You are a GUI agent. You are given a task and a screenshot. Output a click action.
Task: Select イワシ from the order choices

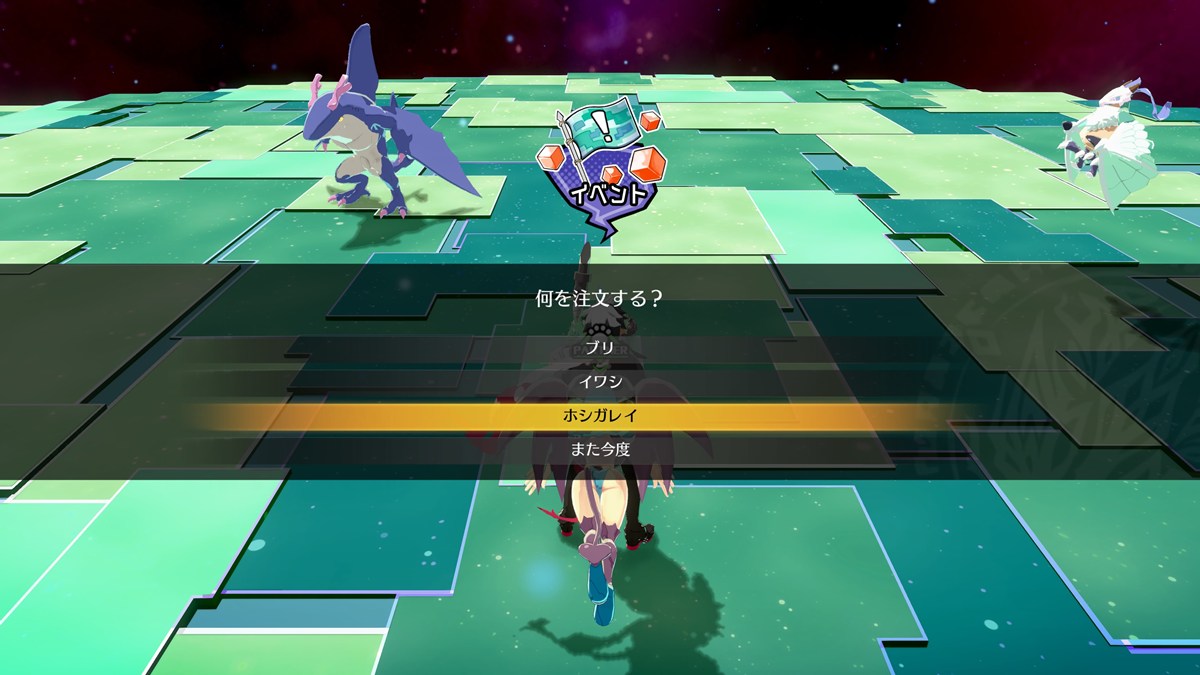point(600,381)
